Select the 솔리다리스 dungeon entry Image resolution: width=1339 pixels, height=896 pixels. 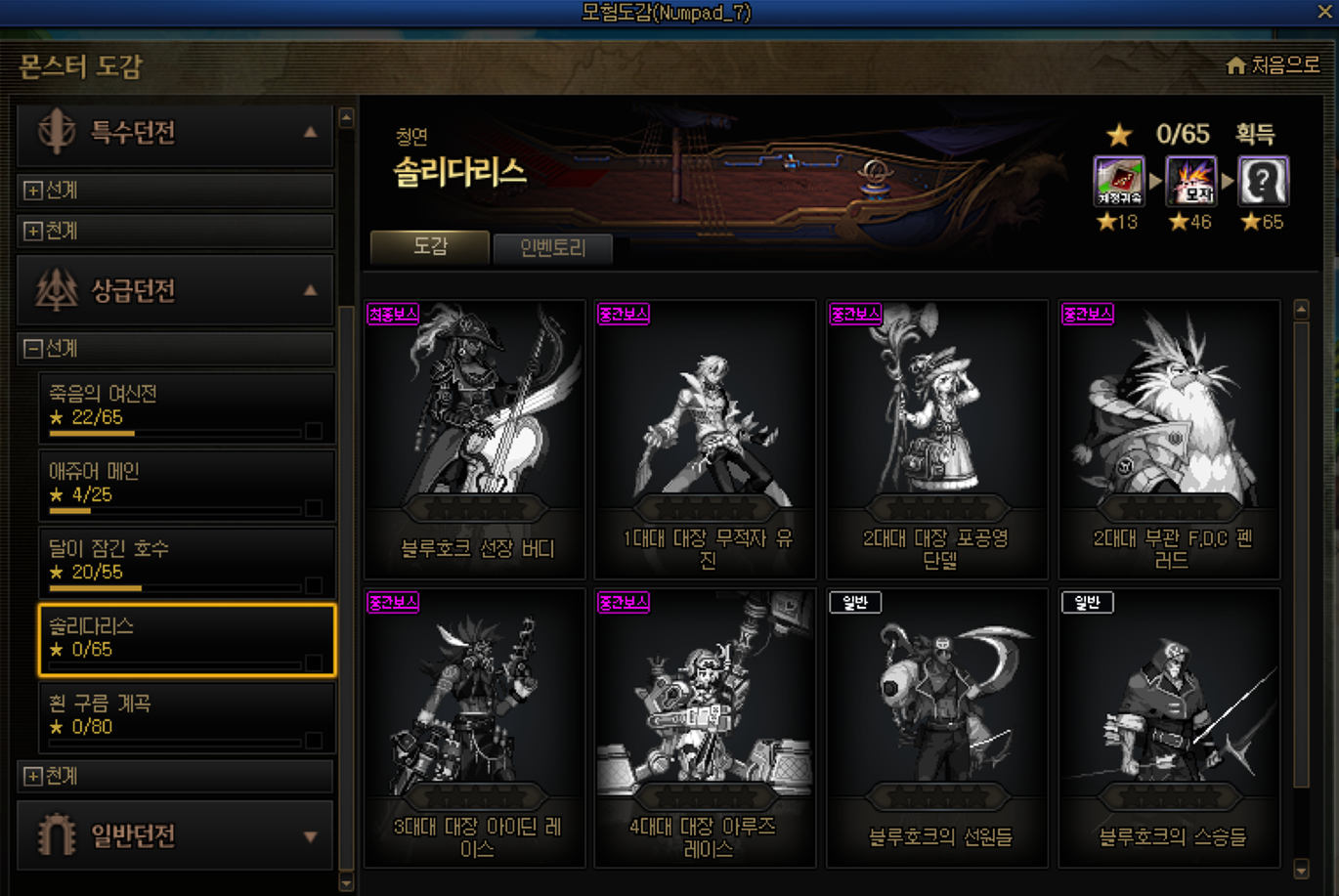[186, 639]
